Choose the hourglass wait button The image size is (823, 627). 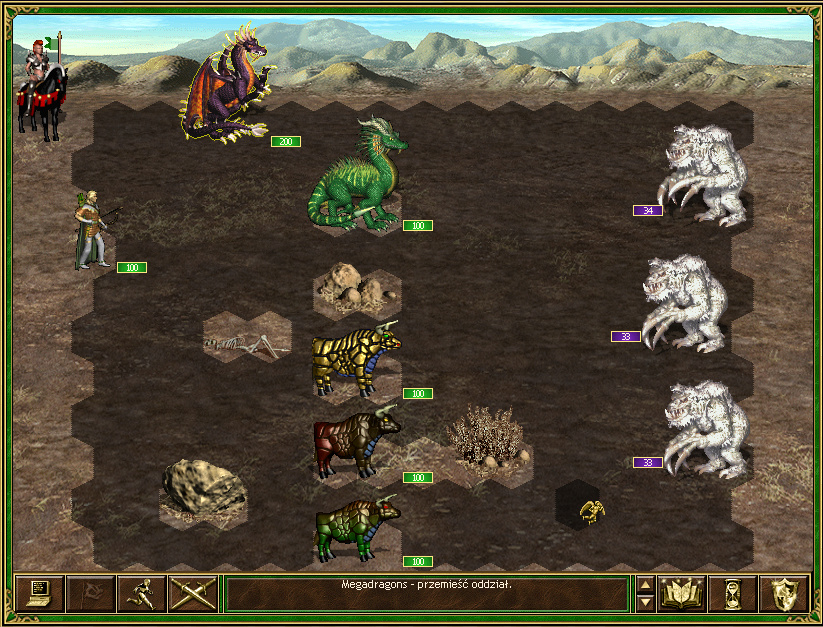pos(732,593)
